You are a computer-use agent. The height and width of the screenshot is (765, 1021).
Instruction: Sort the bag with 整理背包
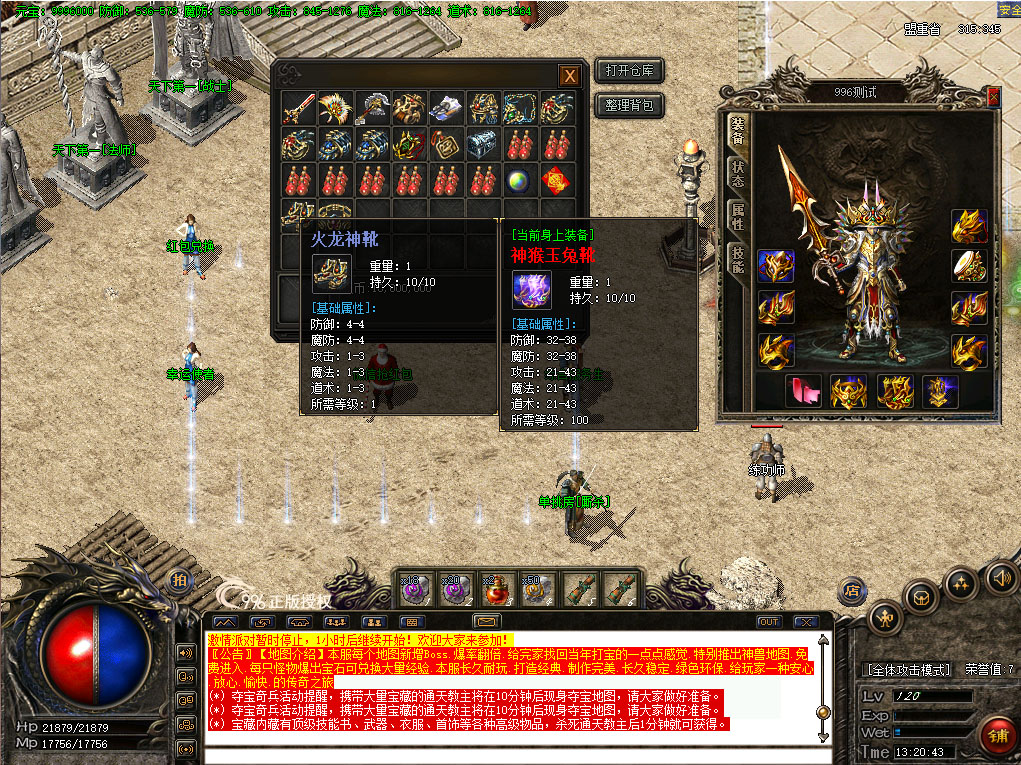point(629,104)
